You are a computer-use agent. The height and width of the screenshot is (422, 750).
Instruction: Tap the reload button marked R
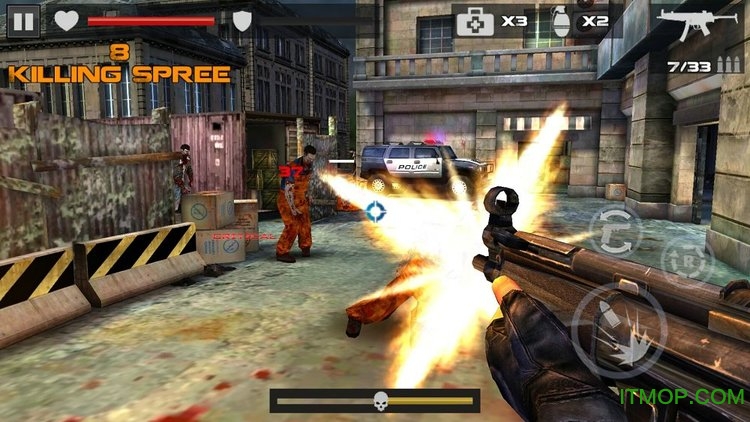tap(689, 262)
